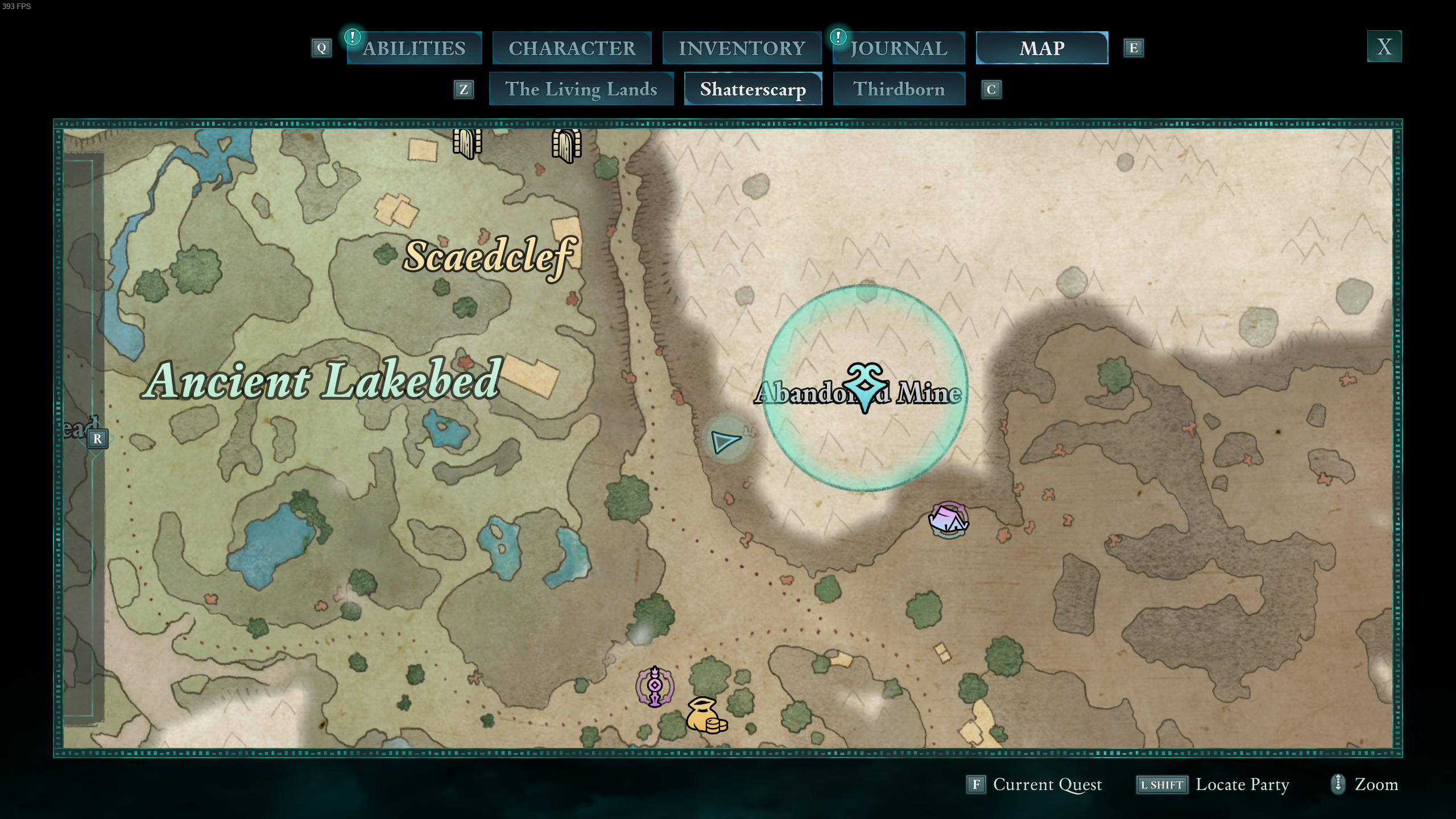Open the Inventory tab
Viewport: 1456px width, 819px height.
click(742, 48)
